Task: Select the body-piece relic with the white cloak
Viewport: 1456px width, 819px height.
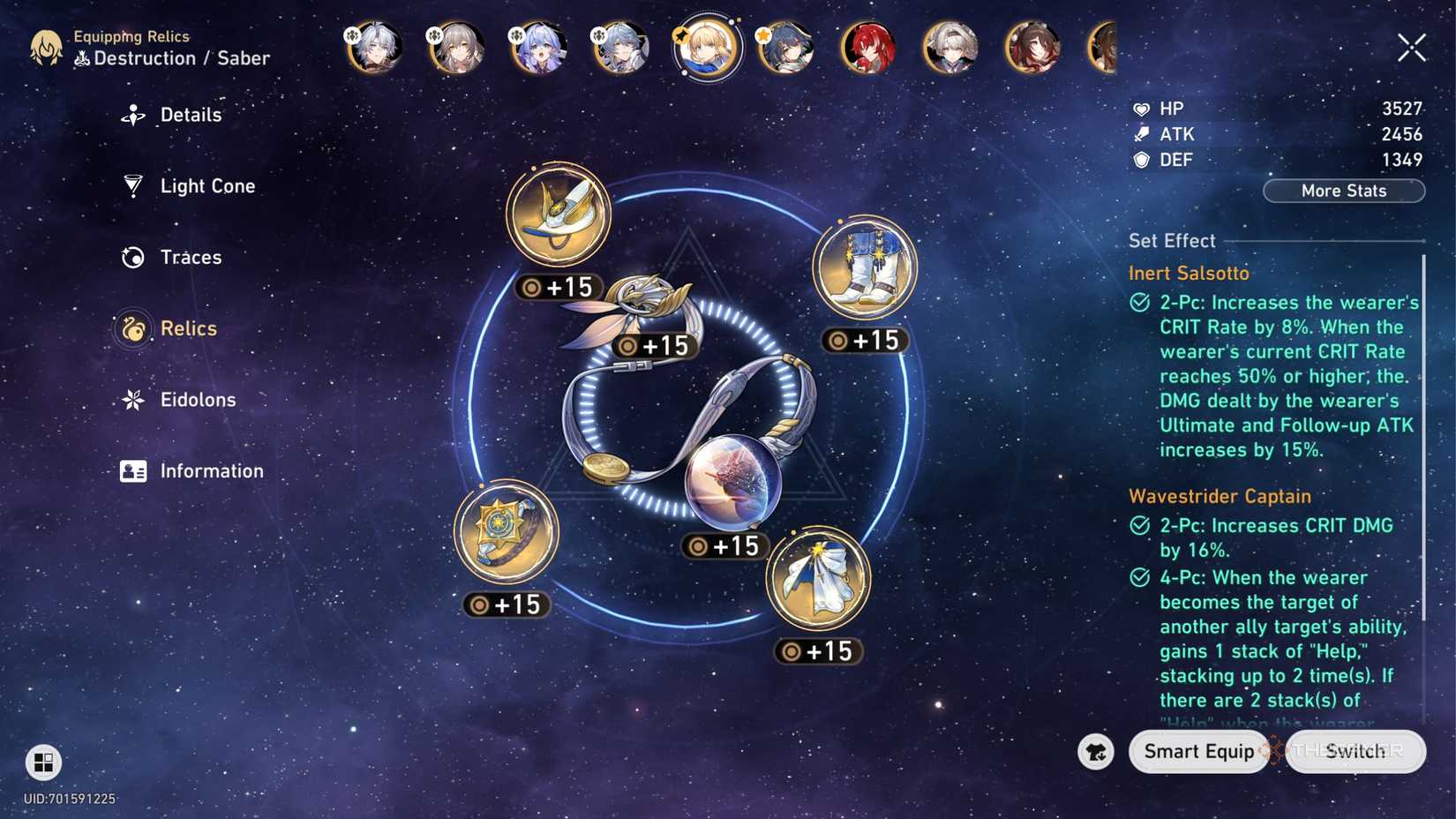Action: (x=818, y=579)
